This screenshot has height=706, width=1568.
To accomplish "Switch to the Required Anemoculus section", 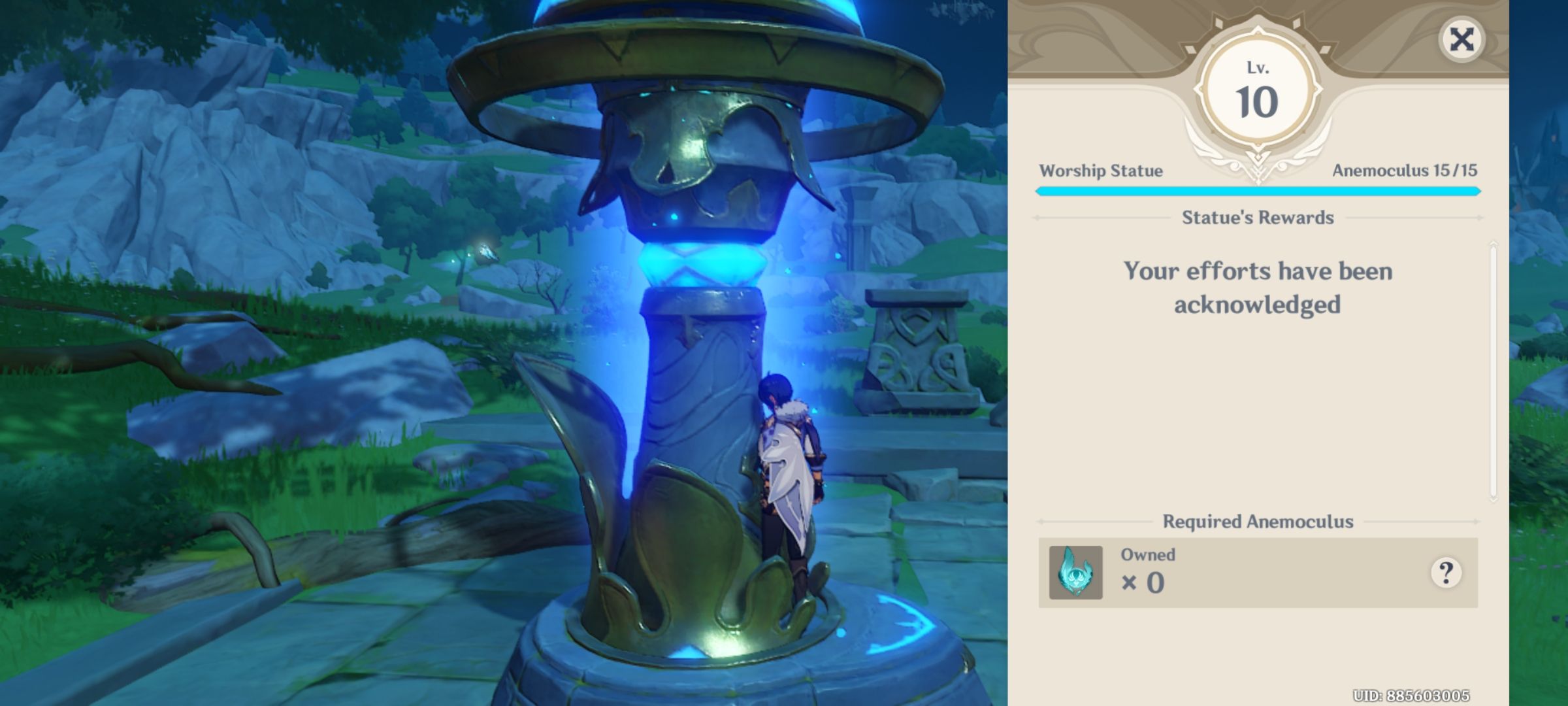I will point(1255,521).
